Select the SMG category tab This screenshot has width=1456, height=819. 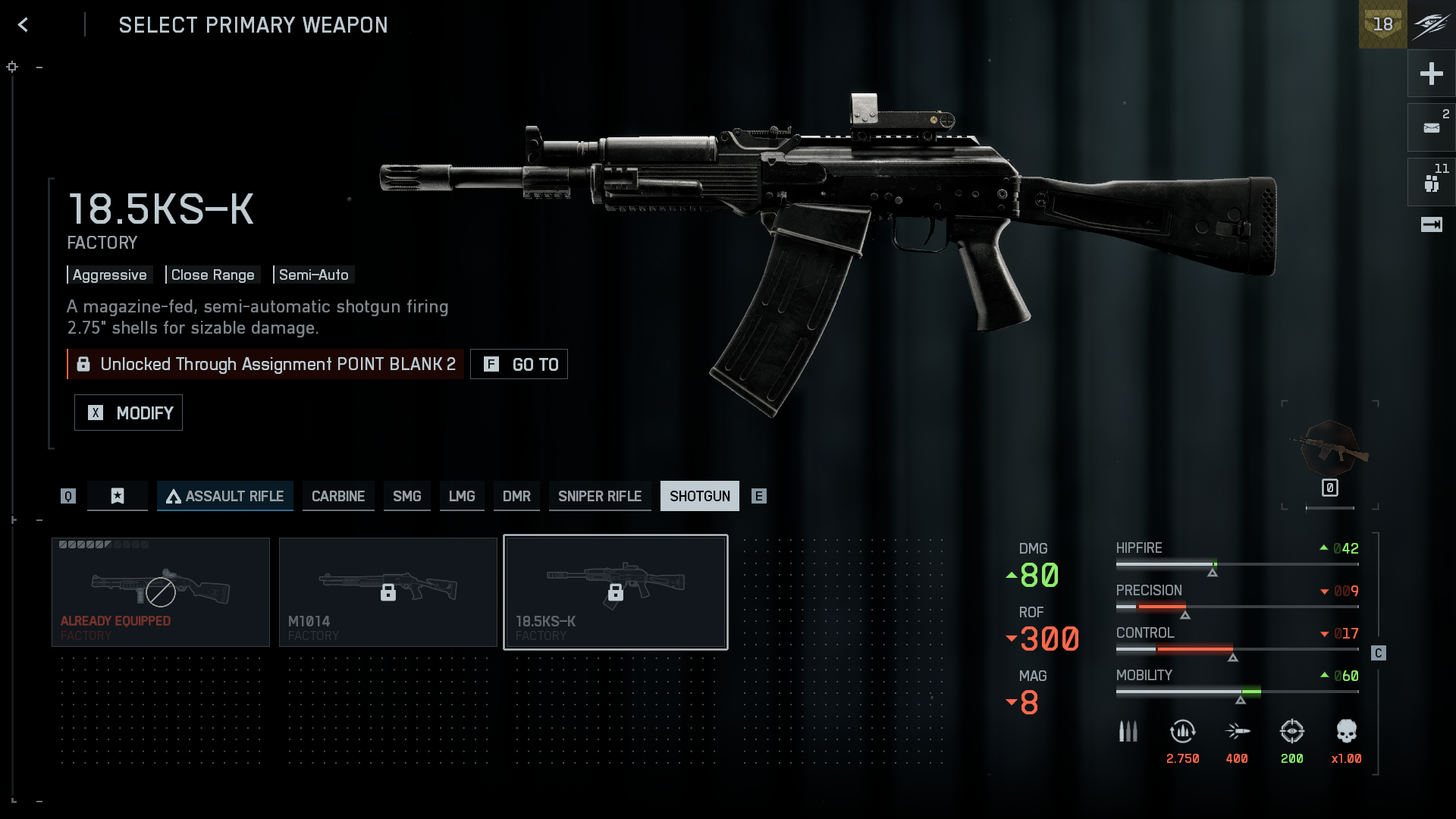coord(406,496)
